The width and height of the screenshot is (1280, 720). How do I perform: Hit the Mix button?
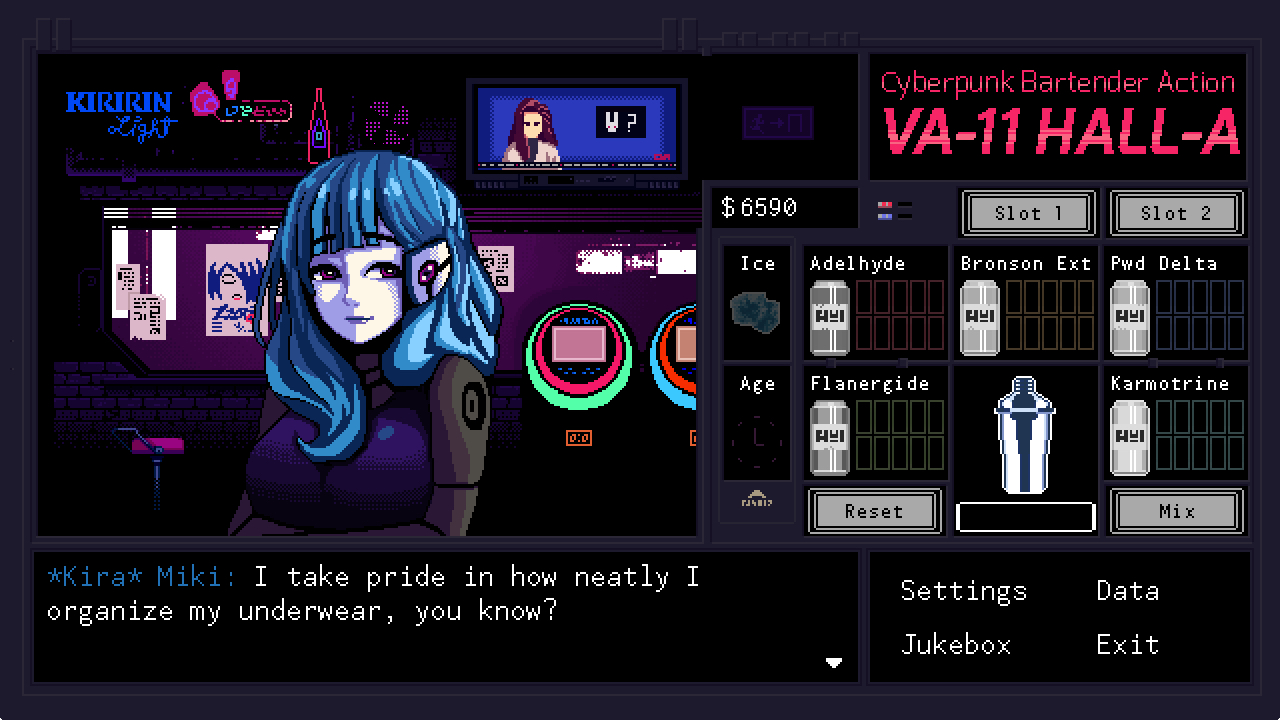click(1176, 511)
